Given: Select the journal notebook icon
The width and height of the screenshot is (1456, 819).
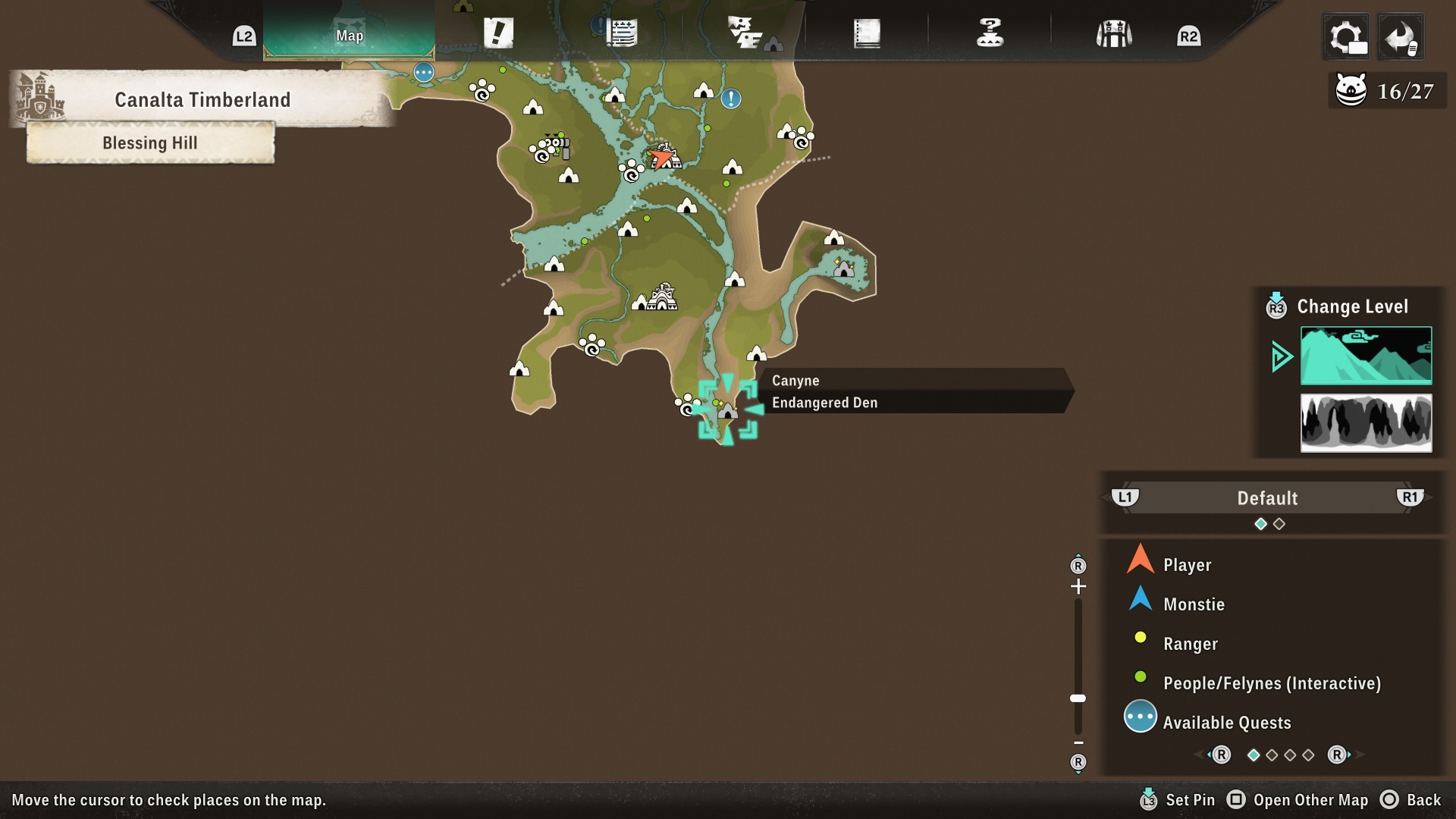Looking at the screenshot, I should click(x=867, y=32).
